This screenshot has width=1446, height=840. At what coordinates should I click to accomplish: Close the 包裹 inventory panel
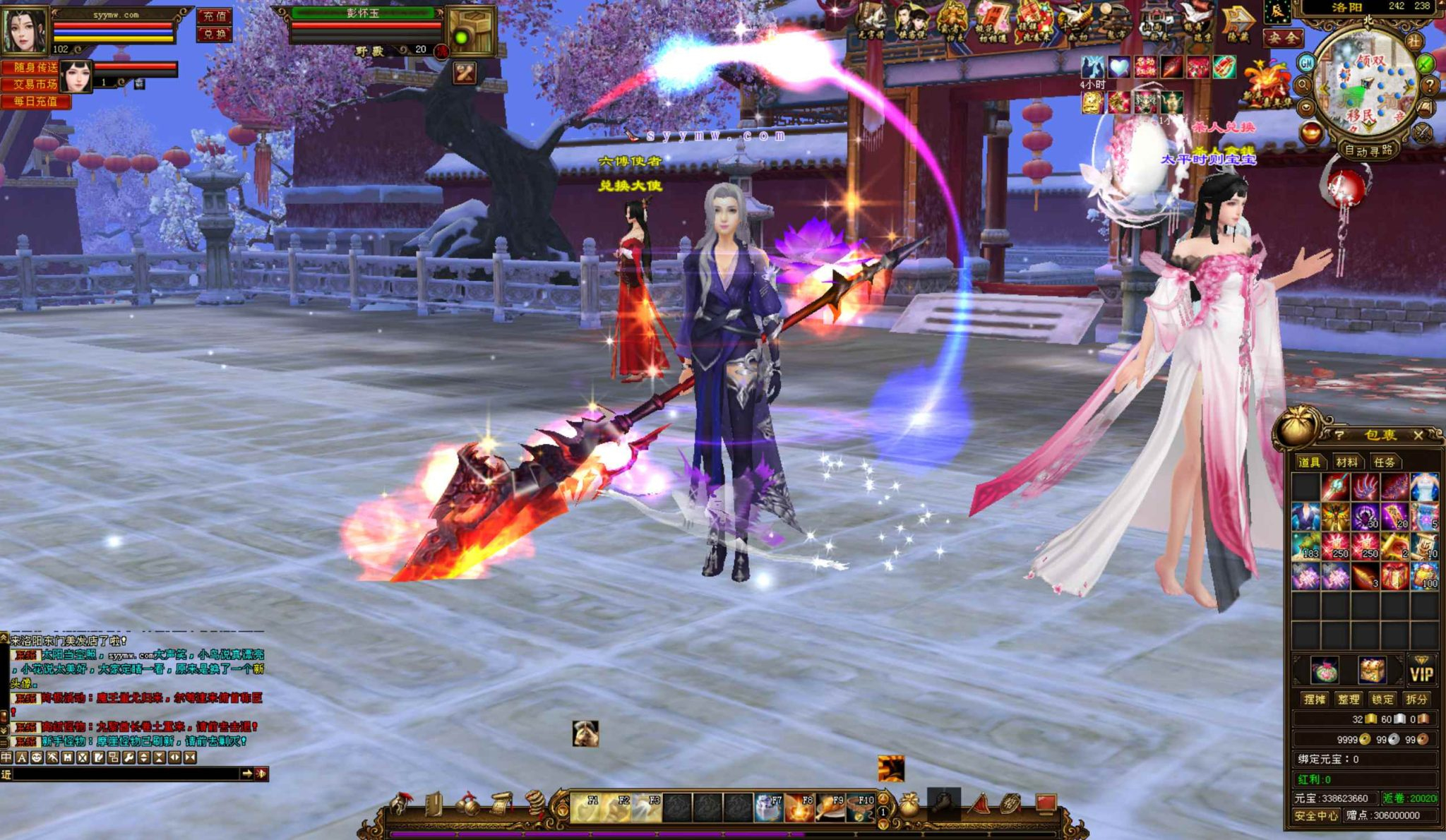click(x=1418, y=436)
